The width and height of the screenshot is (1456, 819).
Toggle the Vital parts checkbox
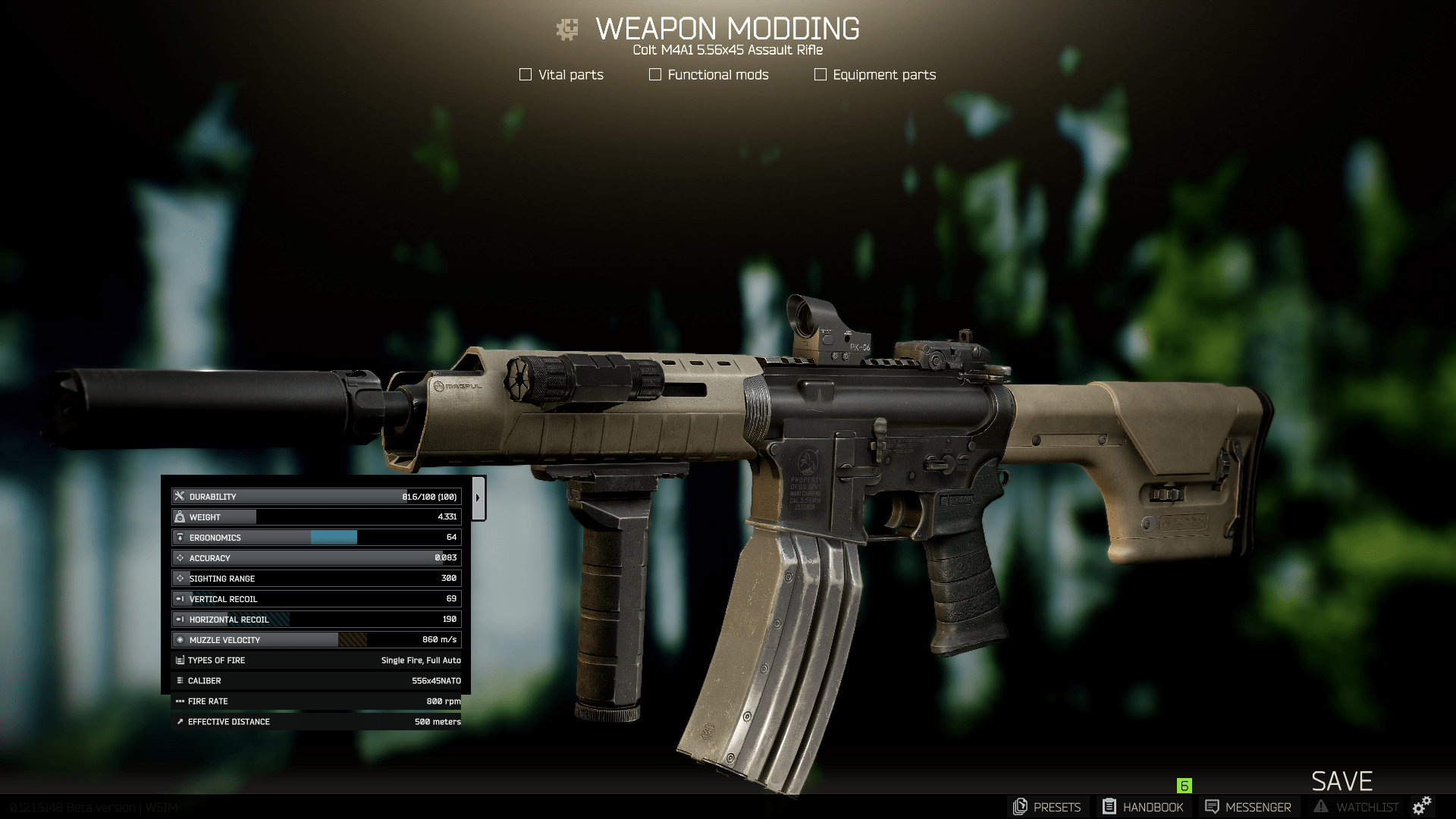click(x=525, y=74)
